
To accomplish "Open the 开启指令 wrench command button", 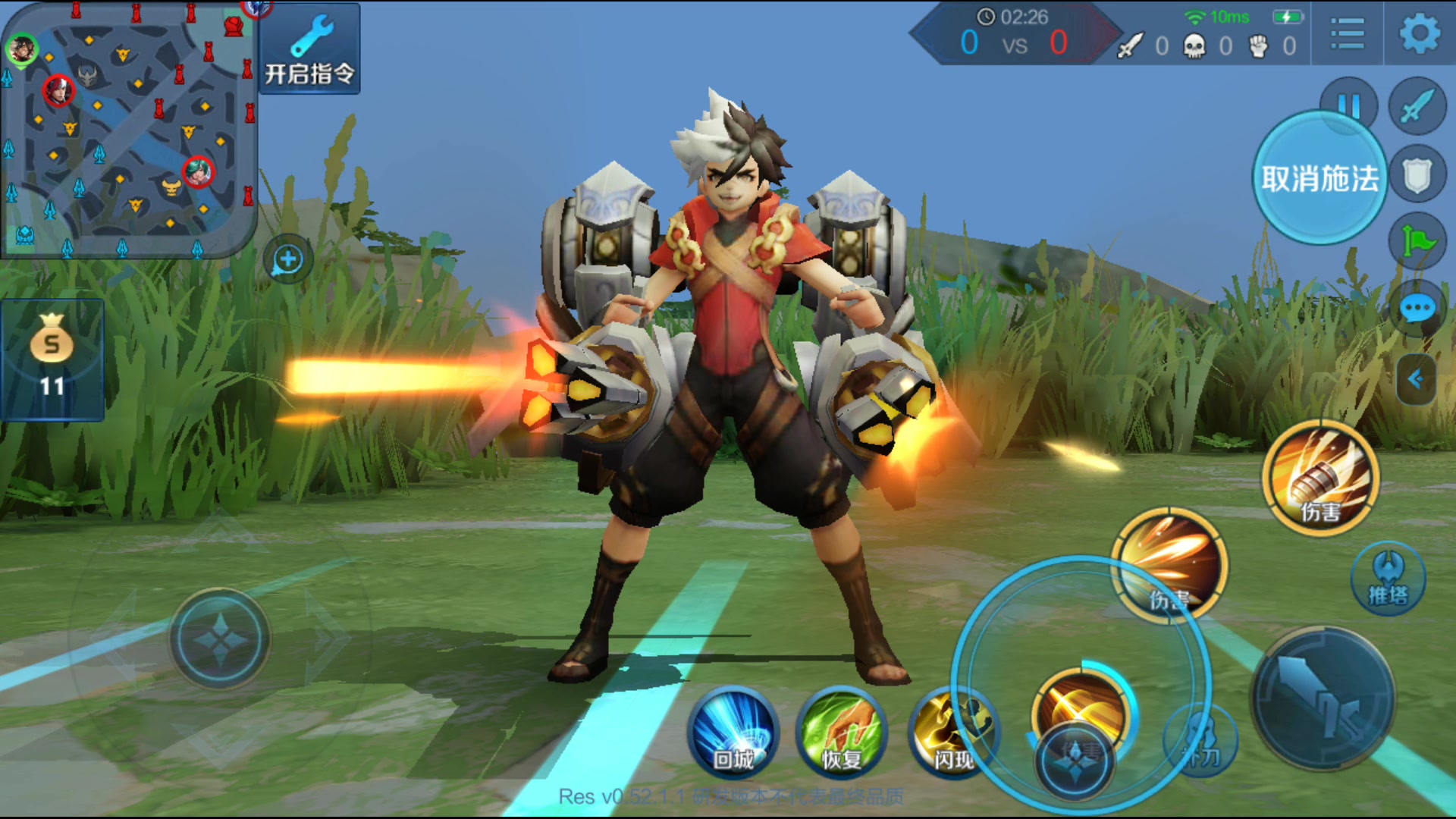I will pyautogui.click(x=309, y=49).
